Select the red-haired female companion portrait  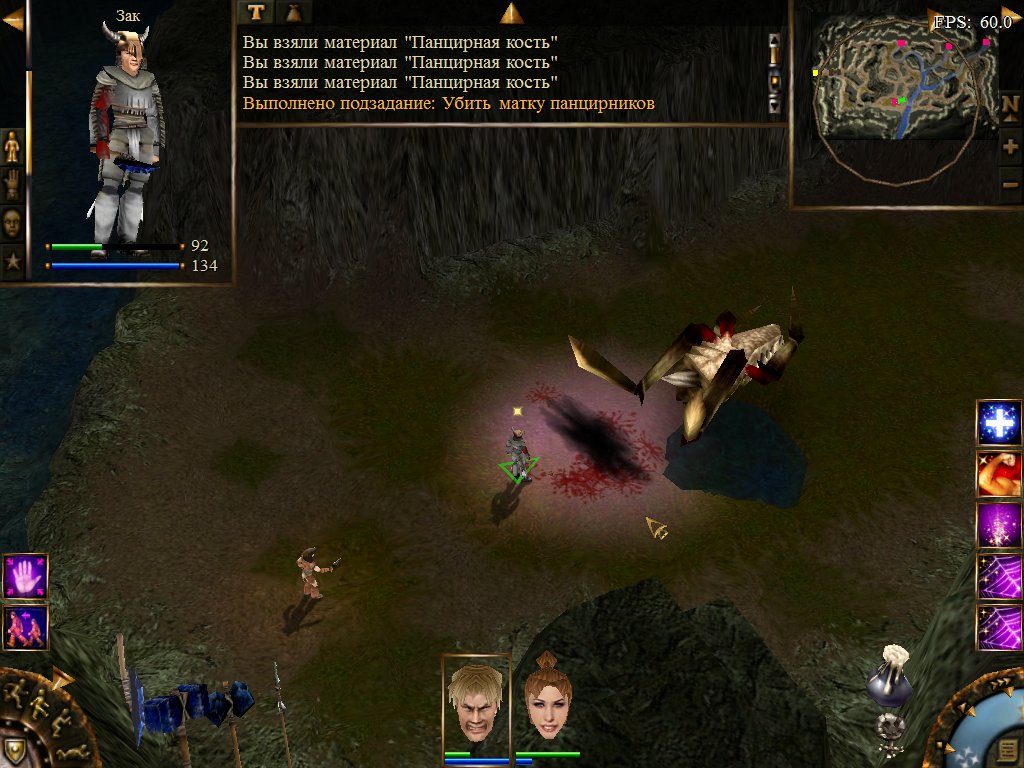tap(547, 701)
